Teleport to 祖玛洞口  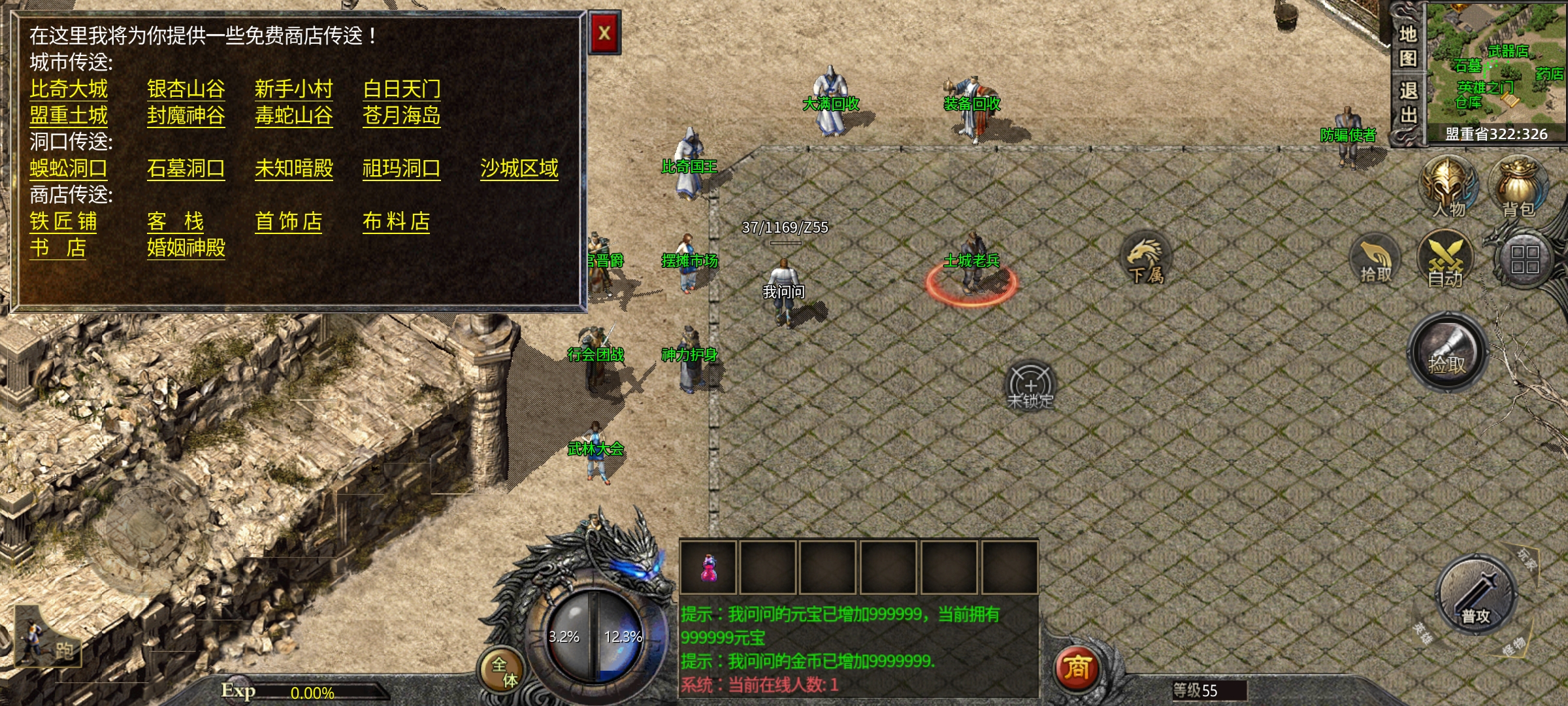coord(401,169)
